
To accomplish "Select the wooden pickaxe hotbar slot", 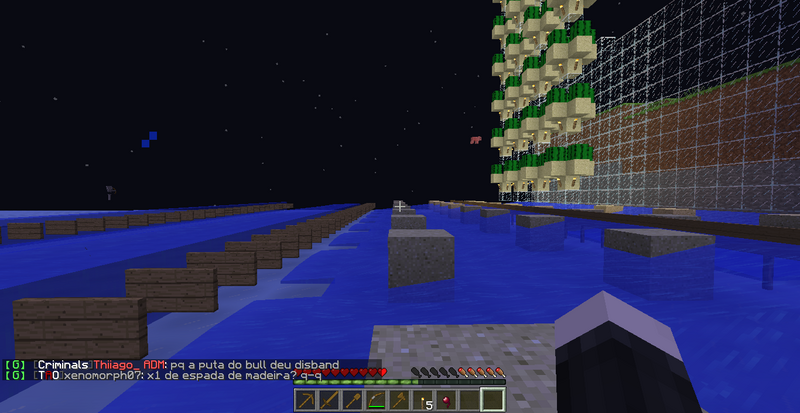I will coord(306,400).
